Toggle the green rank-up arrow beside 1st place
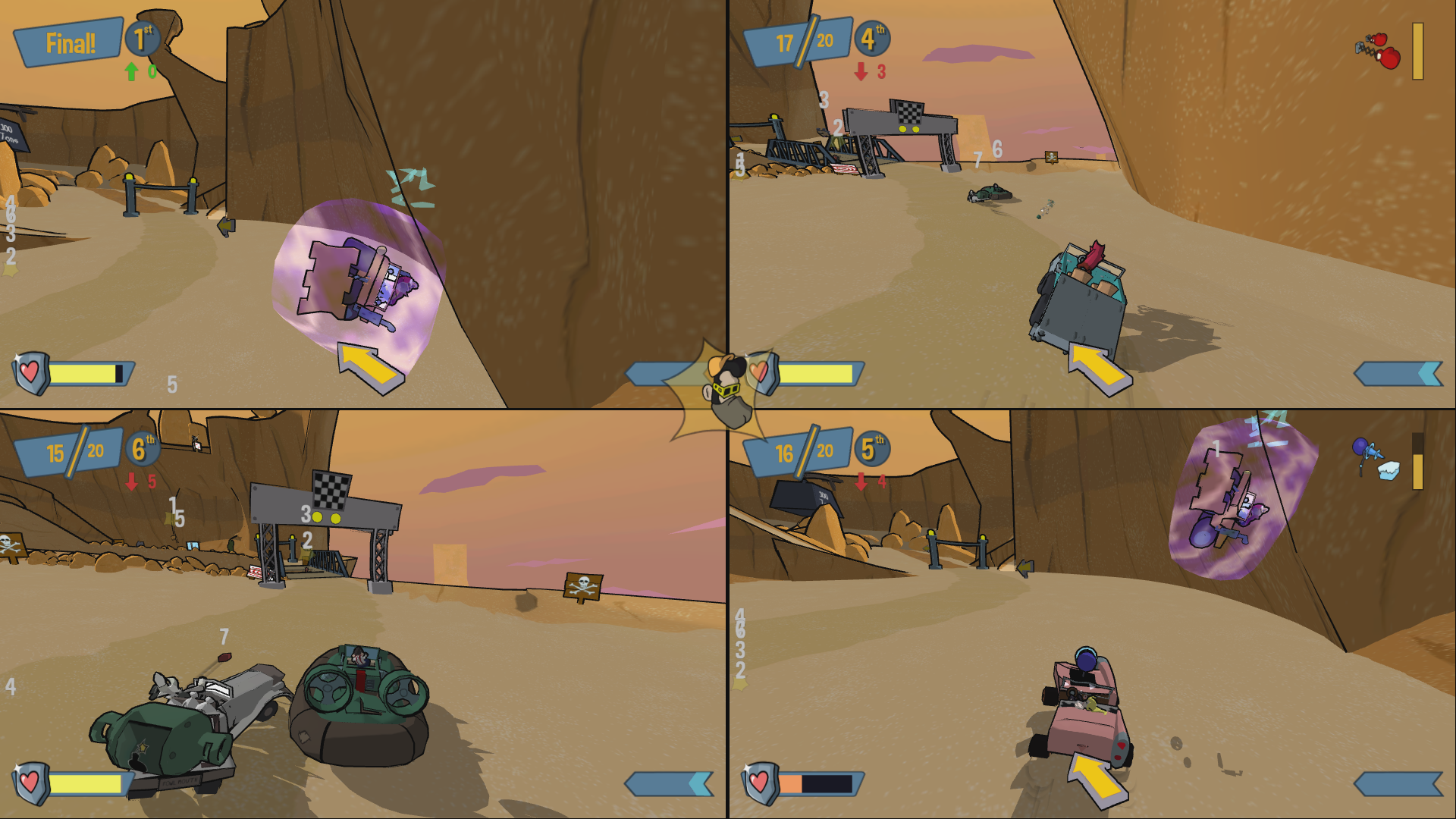 [130, 72]
